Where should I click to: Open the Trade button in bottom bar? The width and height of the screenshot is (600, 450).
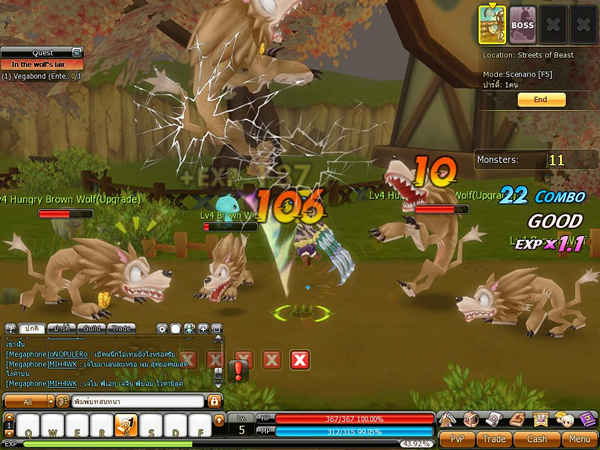495,437
